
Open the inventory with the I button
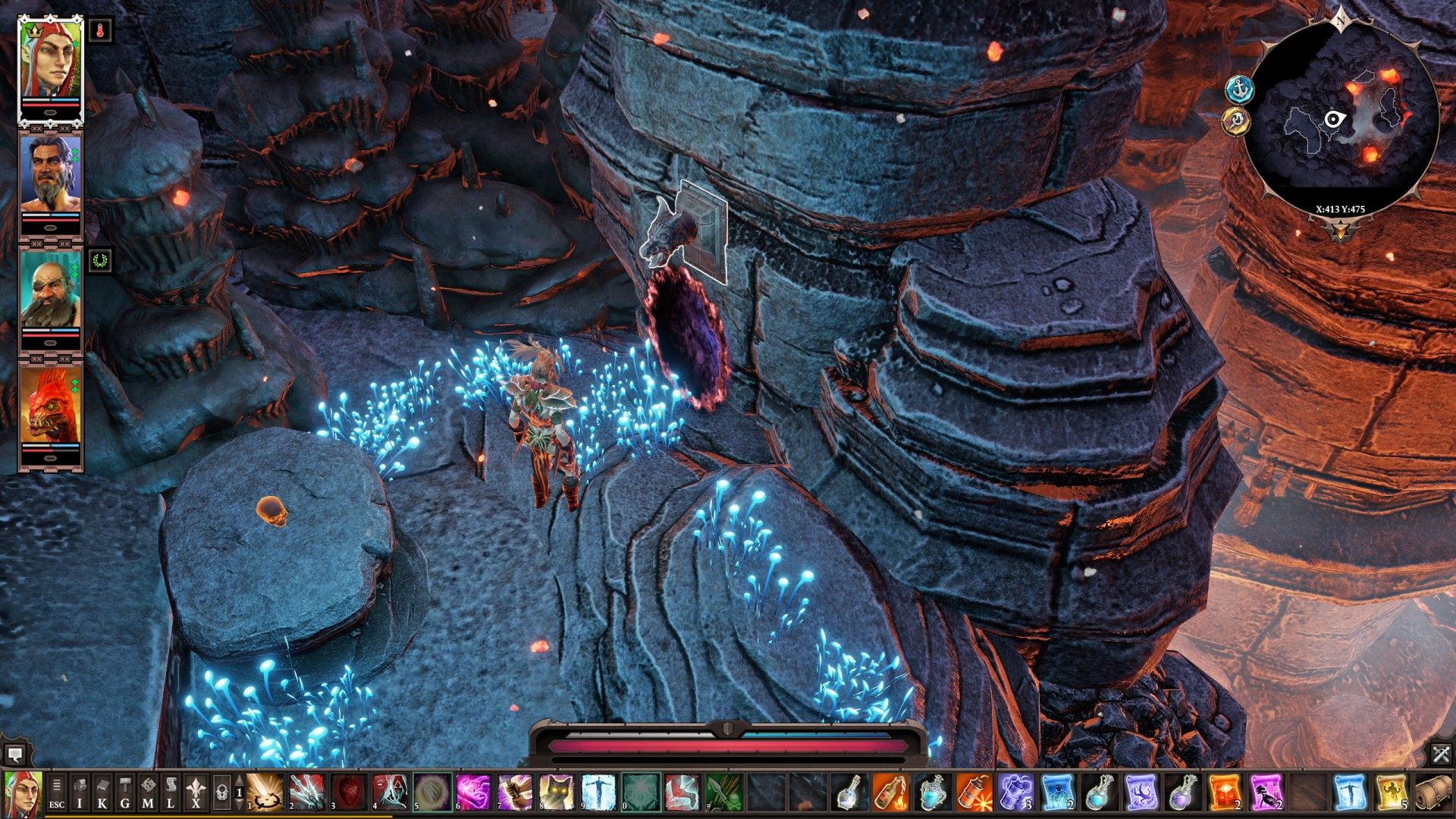pos(80,792)
